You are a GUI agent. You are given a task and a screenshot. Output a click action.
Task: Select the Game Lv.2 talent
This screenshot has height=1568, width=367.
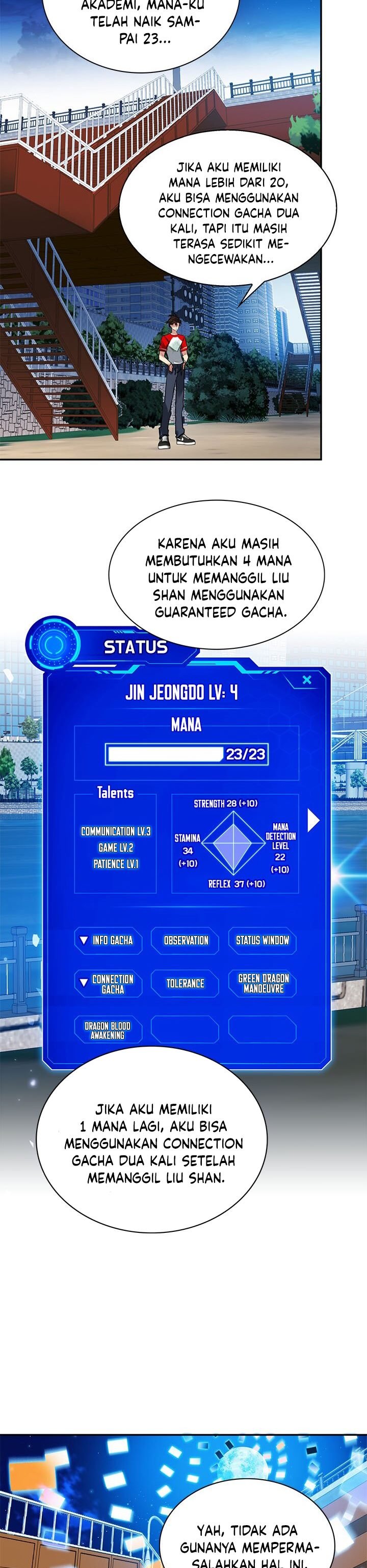click(x=116, y=847)
